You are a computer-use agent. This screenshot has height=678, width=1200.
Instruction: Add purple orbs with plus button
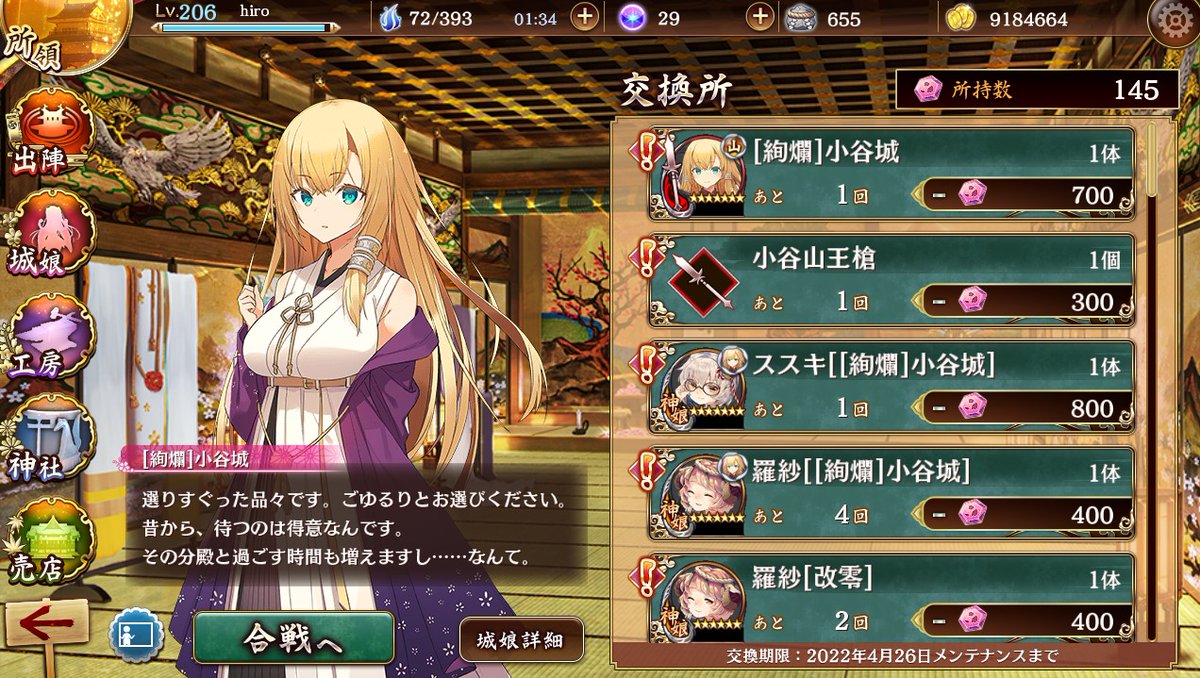(x=761, y=18)
